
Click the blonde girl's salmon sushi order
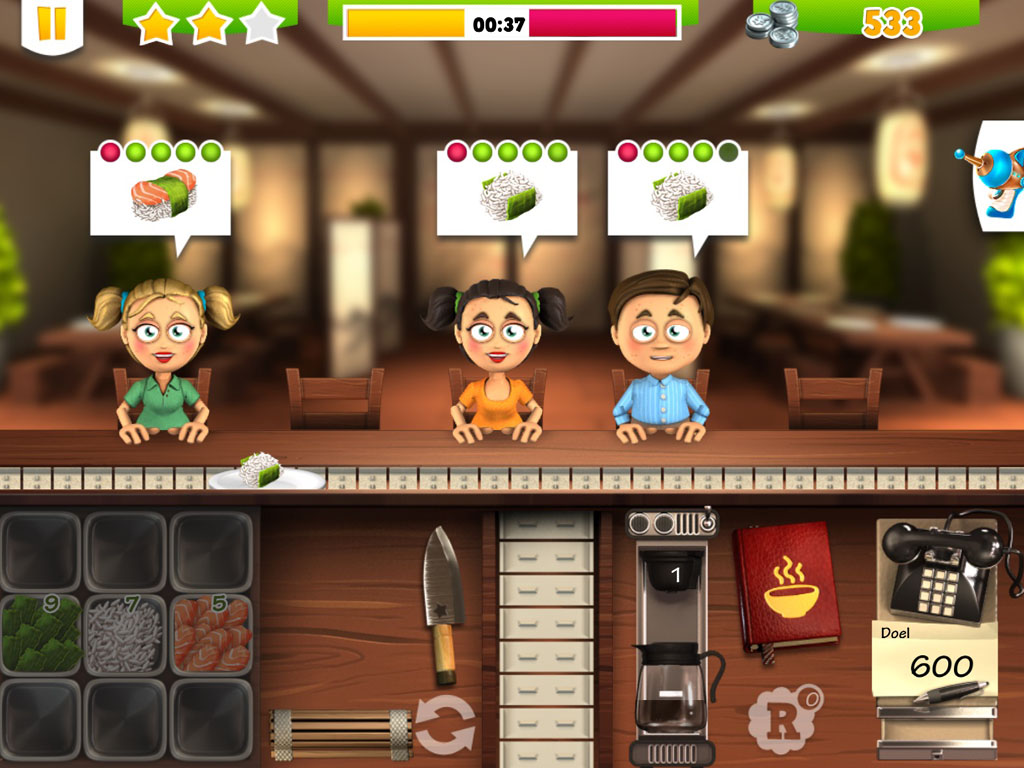(161, 193)
